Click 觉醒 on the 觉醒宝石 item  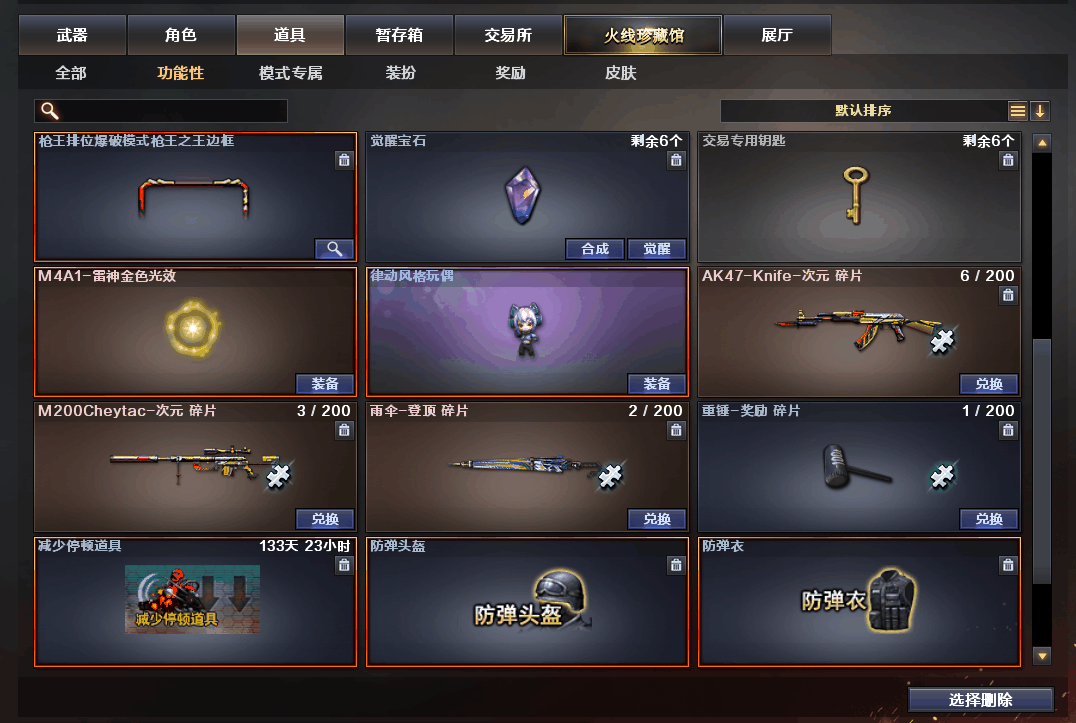tap(657, 249)
